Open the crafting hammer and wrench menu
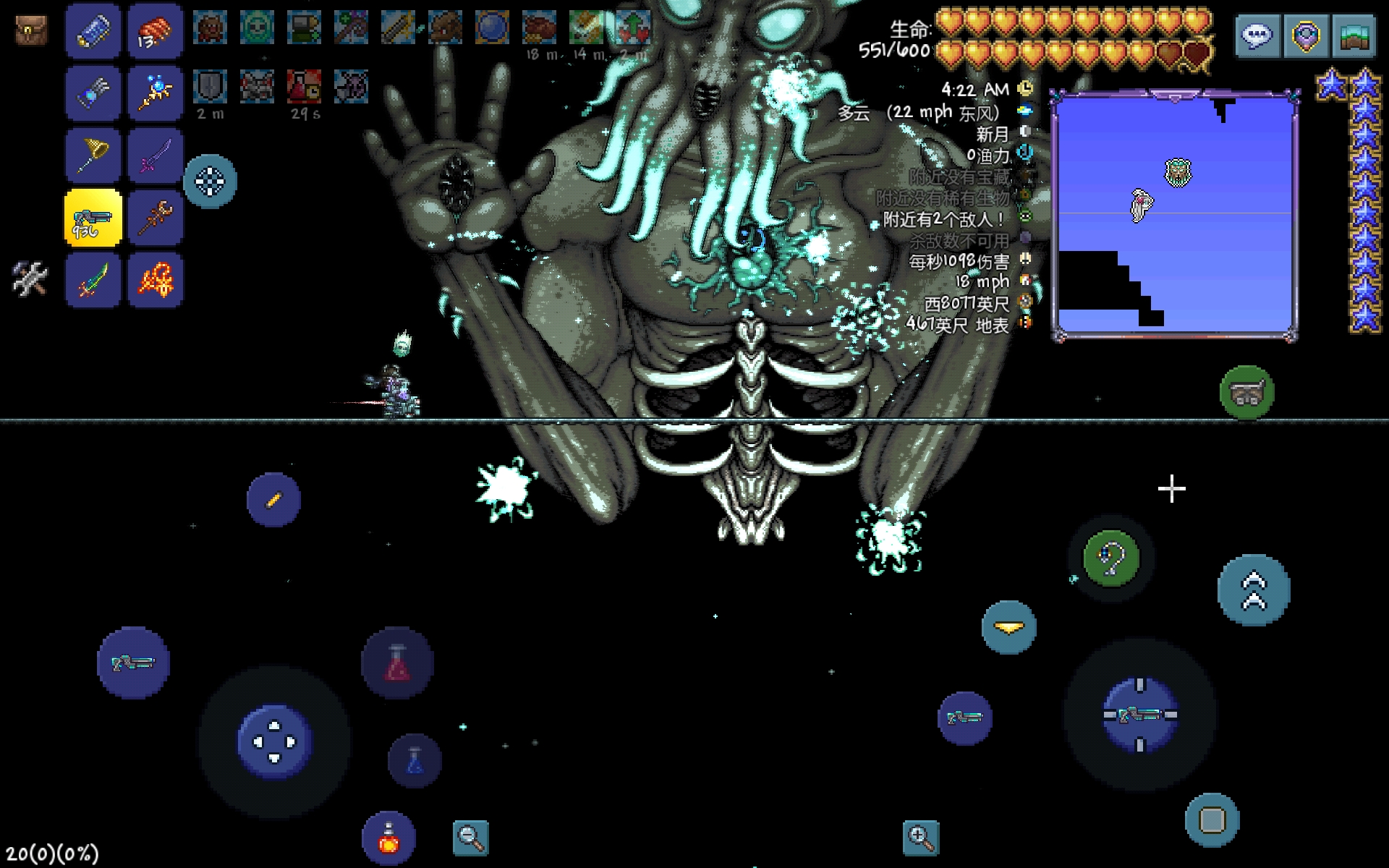The height and width of the screenshot is (868, 1389). coord(30,278)
